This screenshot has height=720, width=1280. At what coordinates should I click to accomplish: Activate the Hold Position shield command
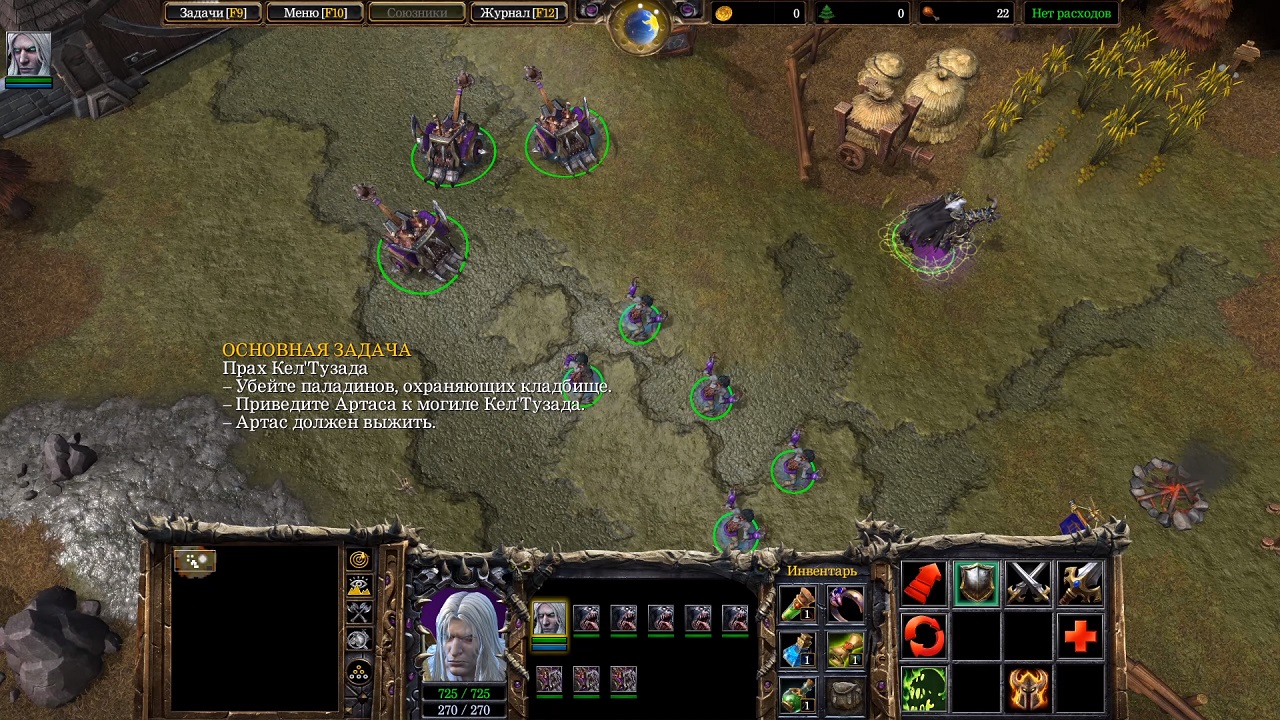(x=976, y=583)
